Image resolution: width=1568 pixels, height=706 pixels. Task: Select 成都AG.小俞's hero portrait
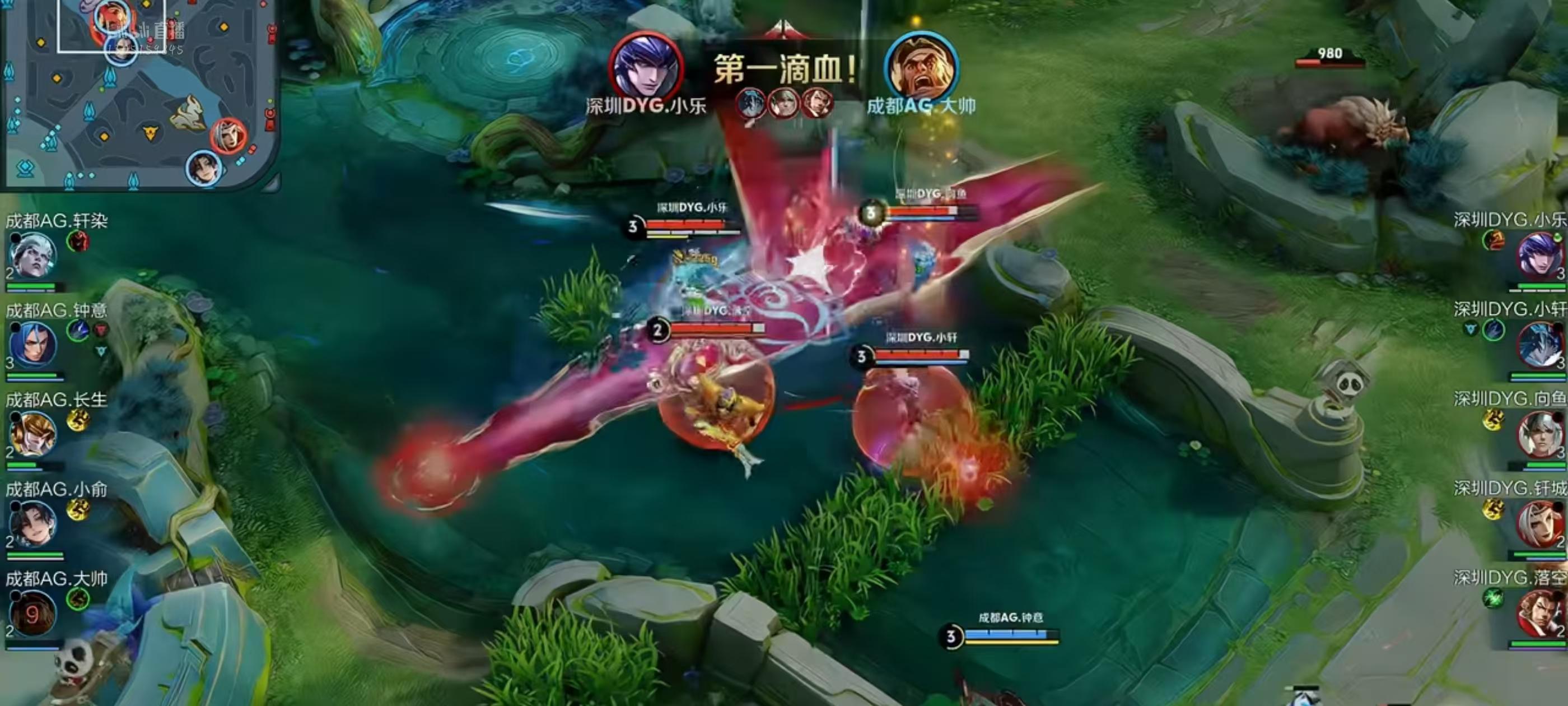click(33, 524)
